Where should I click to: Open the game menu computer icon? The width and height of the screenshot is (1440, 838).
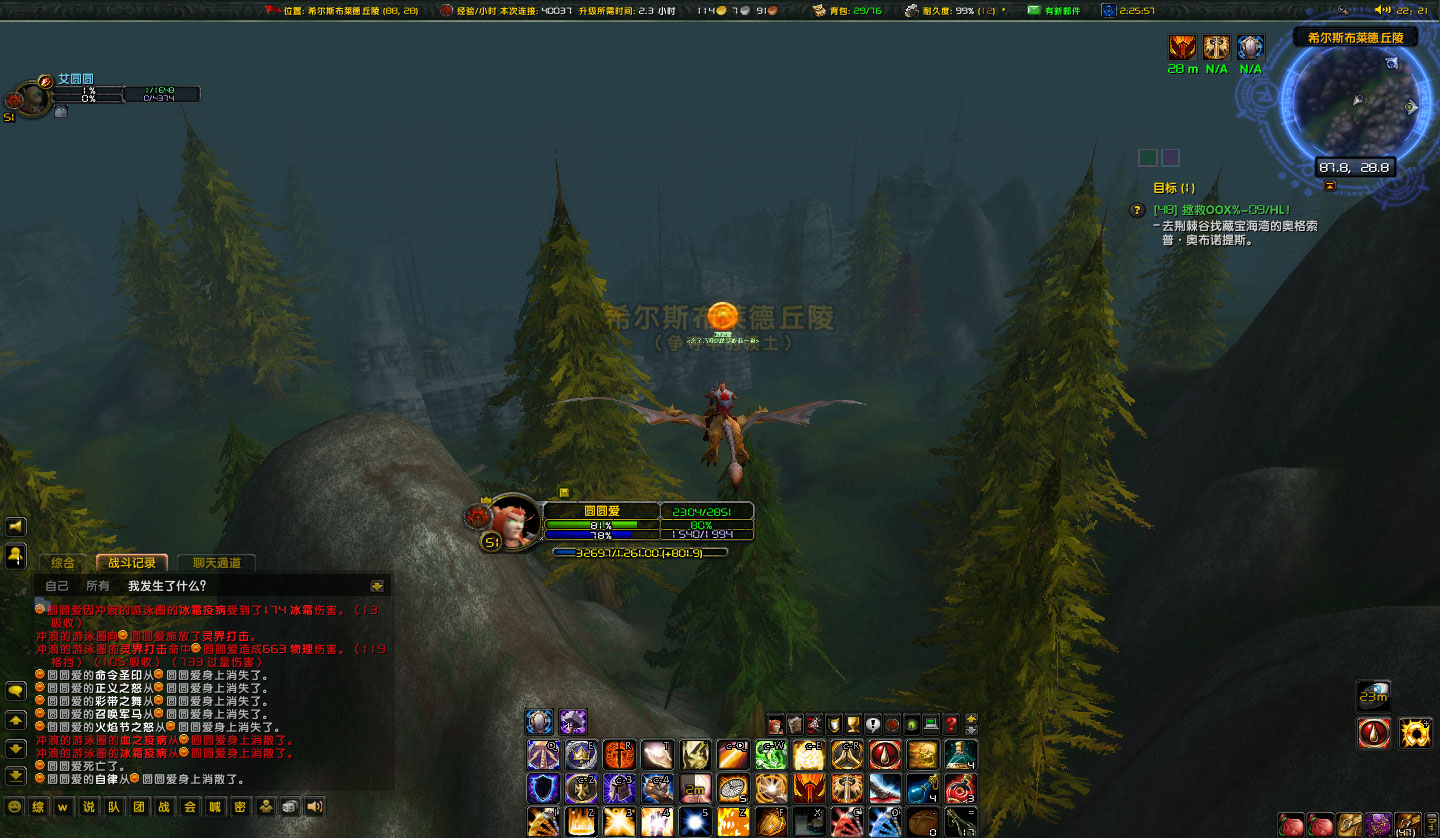(x=931, y=724)
